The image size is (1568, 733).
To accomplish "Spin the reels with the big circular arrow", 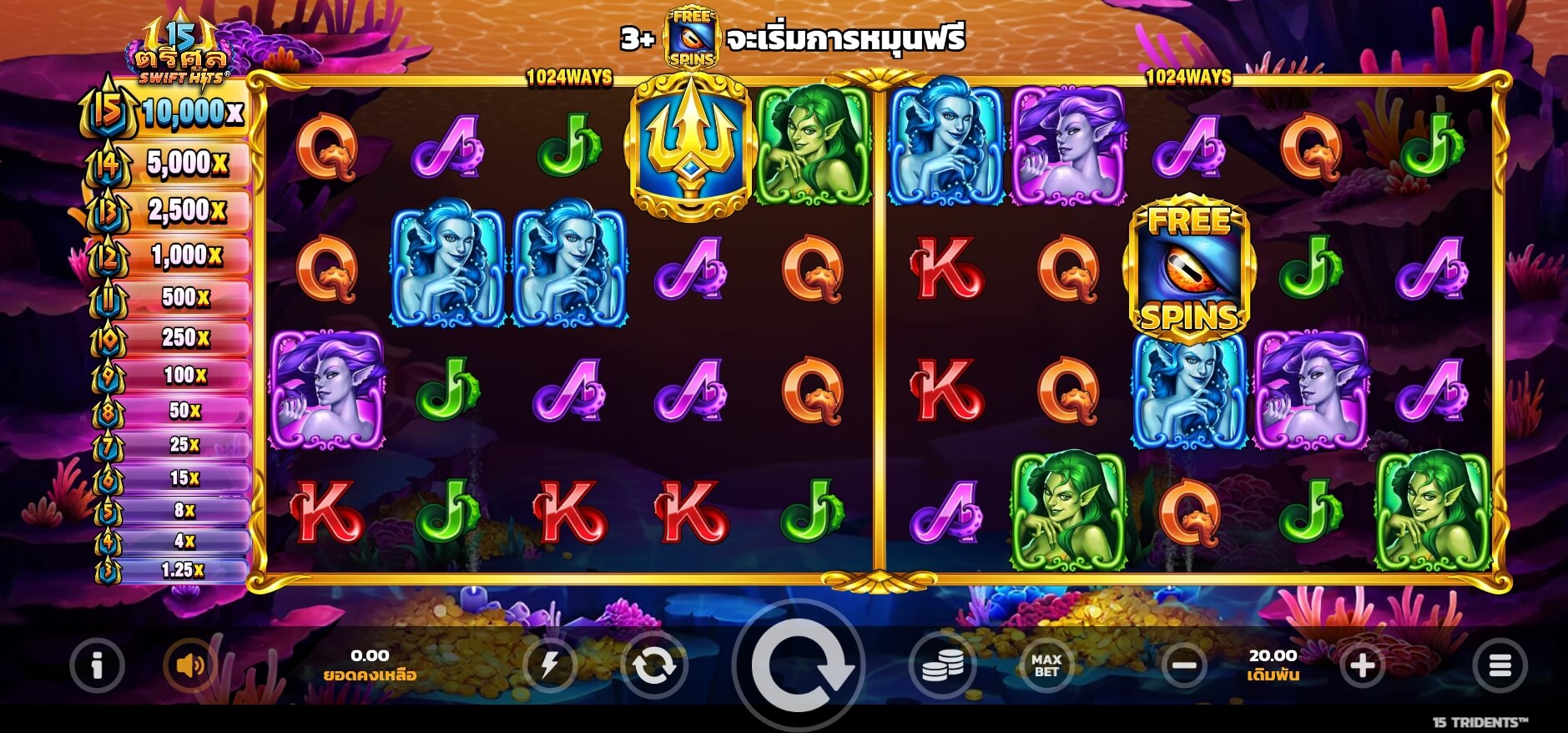I will point(799,665).
